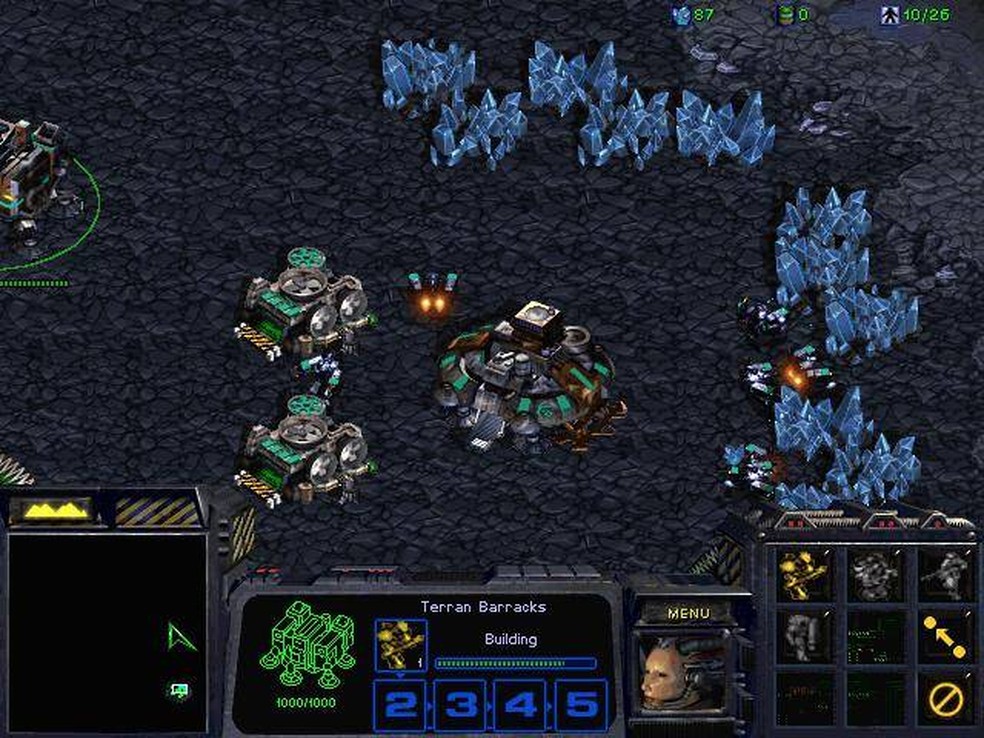Select the greyed-out Ghost training icon

pos(945,575)
